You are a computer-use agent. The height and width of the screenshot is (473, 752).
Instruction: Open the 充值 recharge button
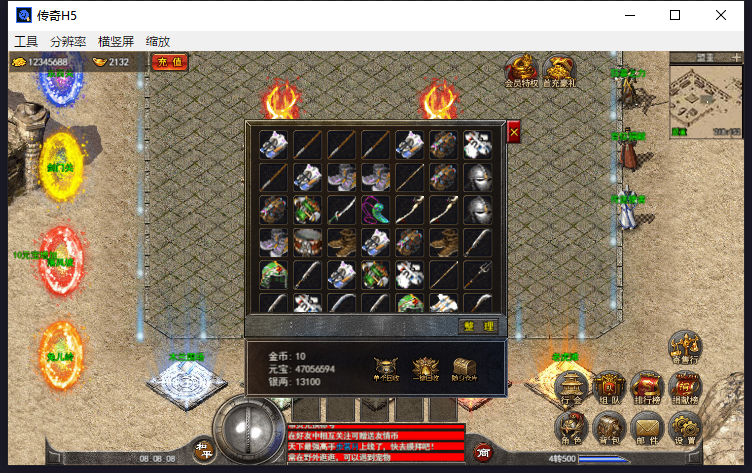tap(171, 62)
